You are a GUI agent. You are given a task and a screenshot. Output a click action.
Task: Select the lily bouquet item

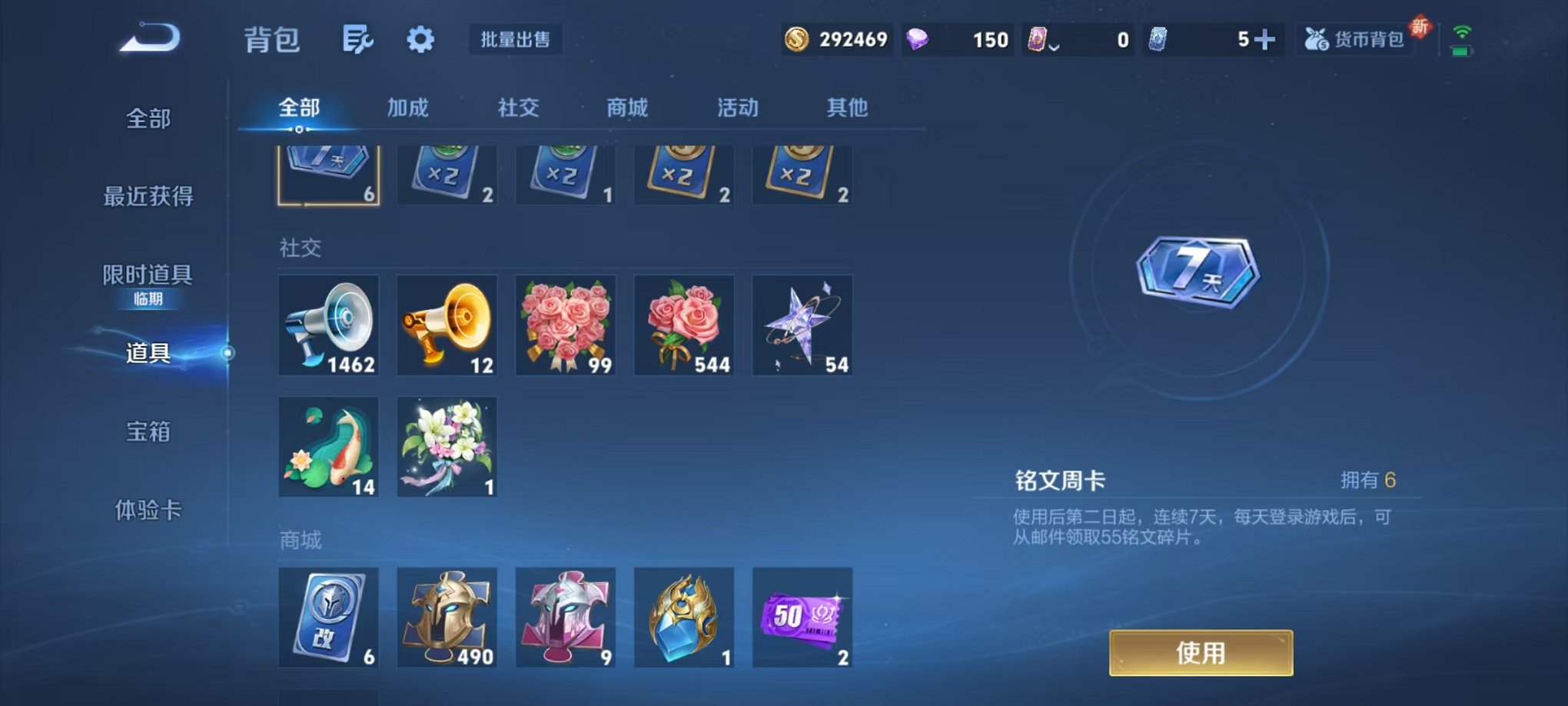(447, 446)
